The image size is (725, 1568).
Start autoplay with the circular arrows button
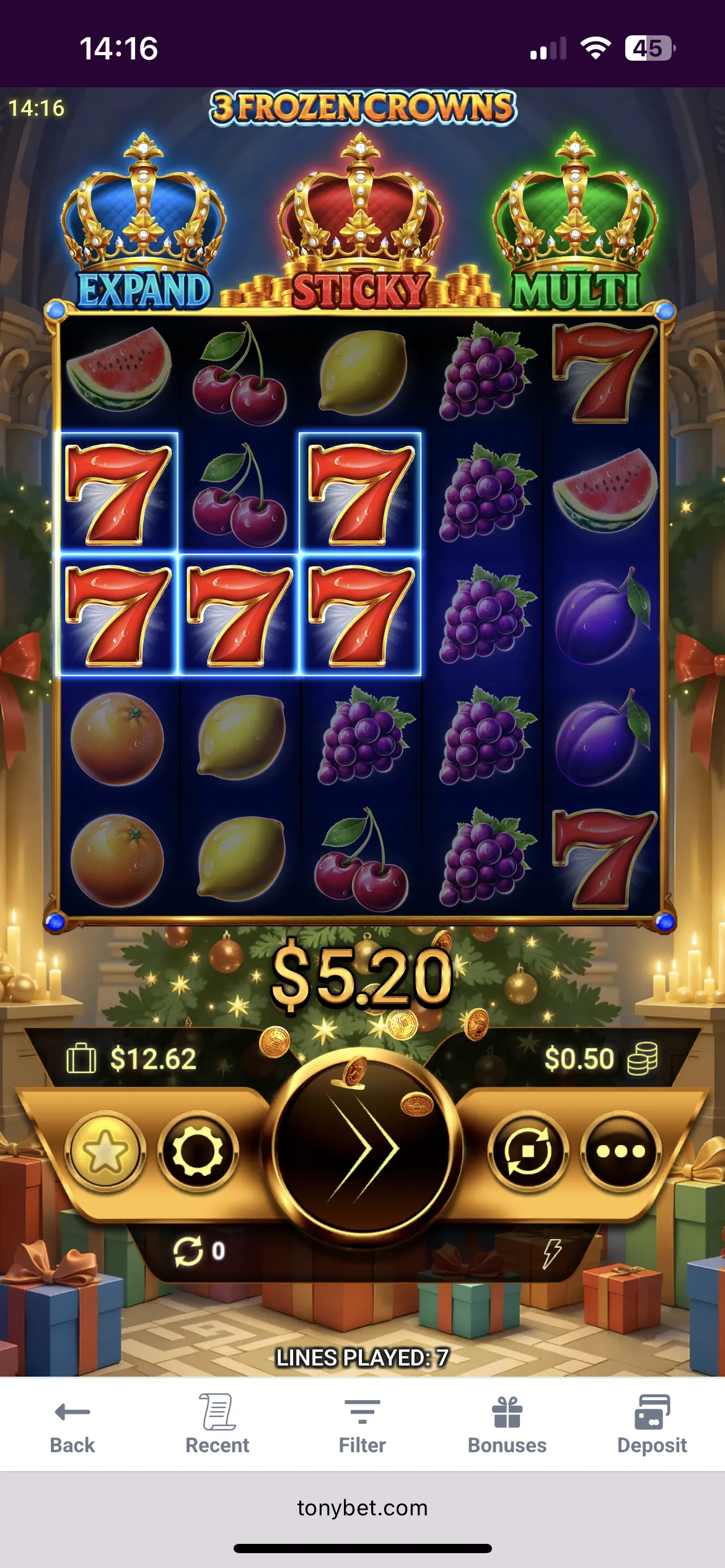[528, 1151]
